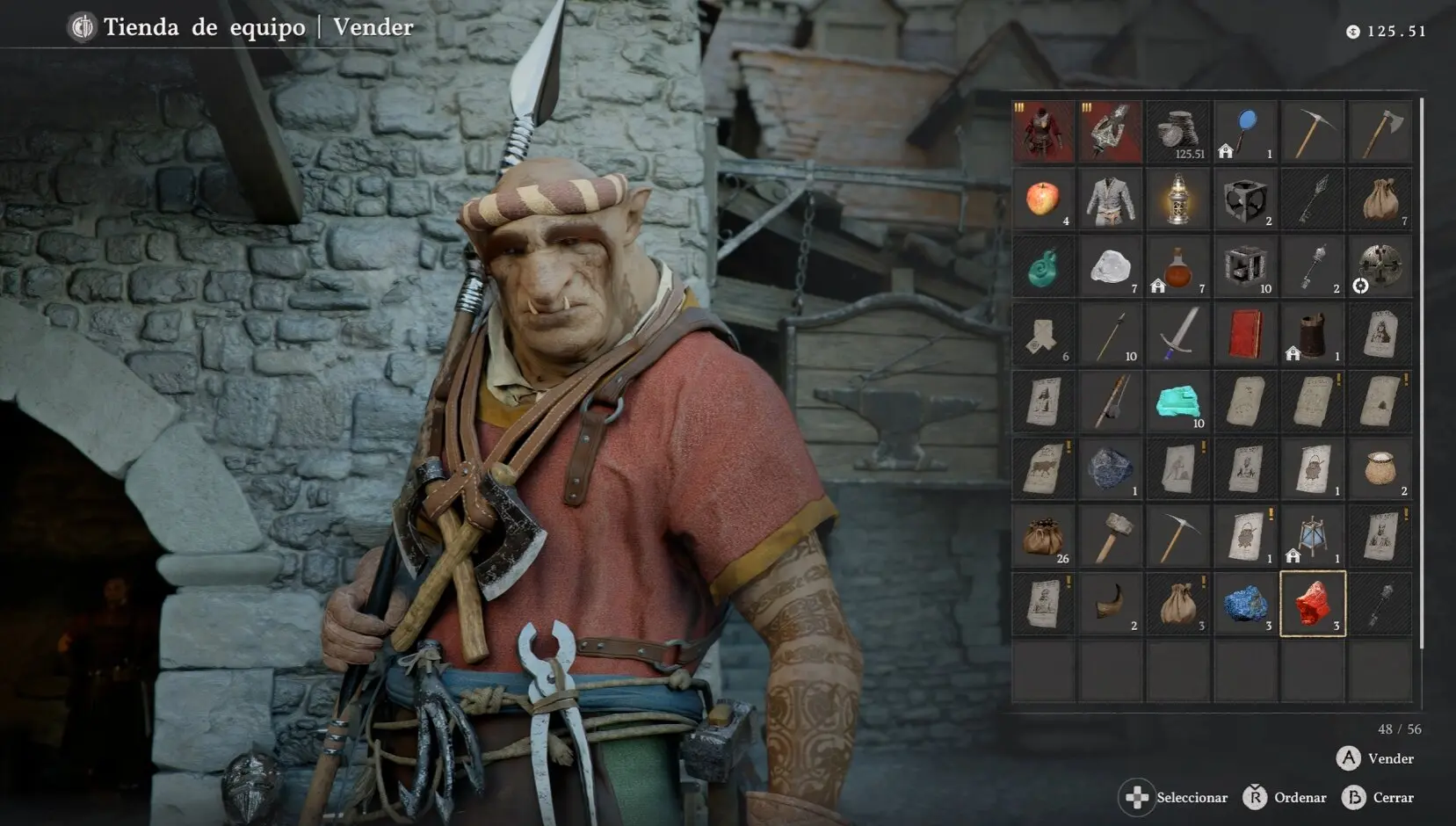
Task: Select the blue crystal ore slot
Action: click(x=1245, y=605)
